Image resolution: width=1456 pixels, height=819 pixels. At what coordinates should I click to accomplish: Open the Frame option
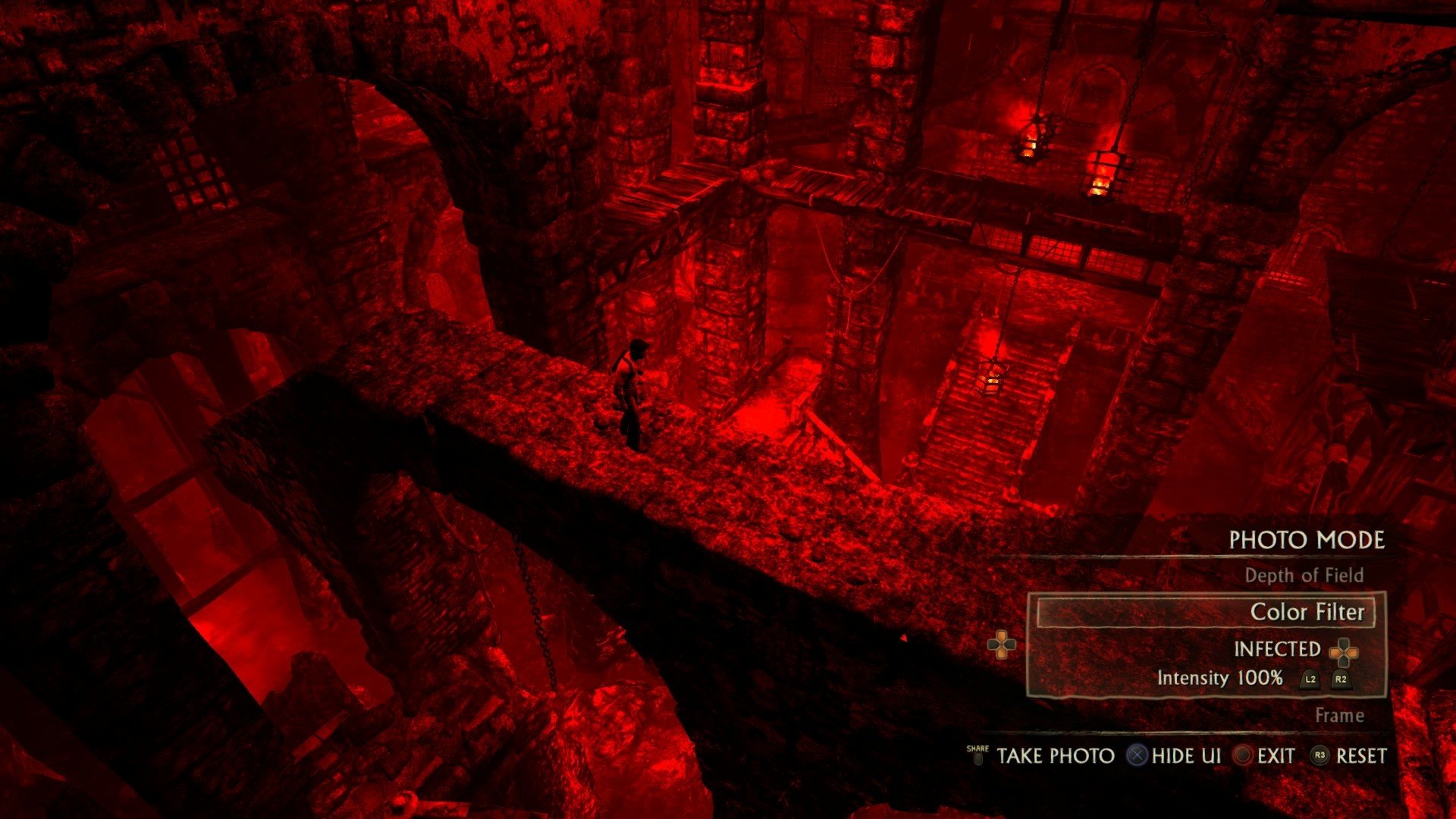click(x=1339, y=715)
